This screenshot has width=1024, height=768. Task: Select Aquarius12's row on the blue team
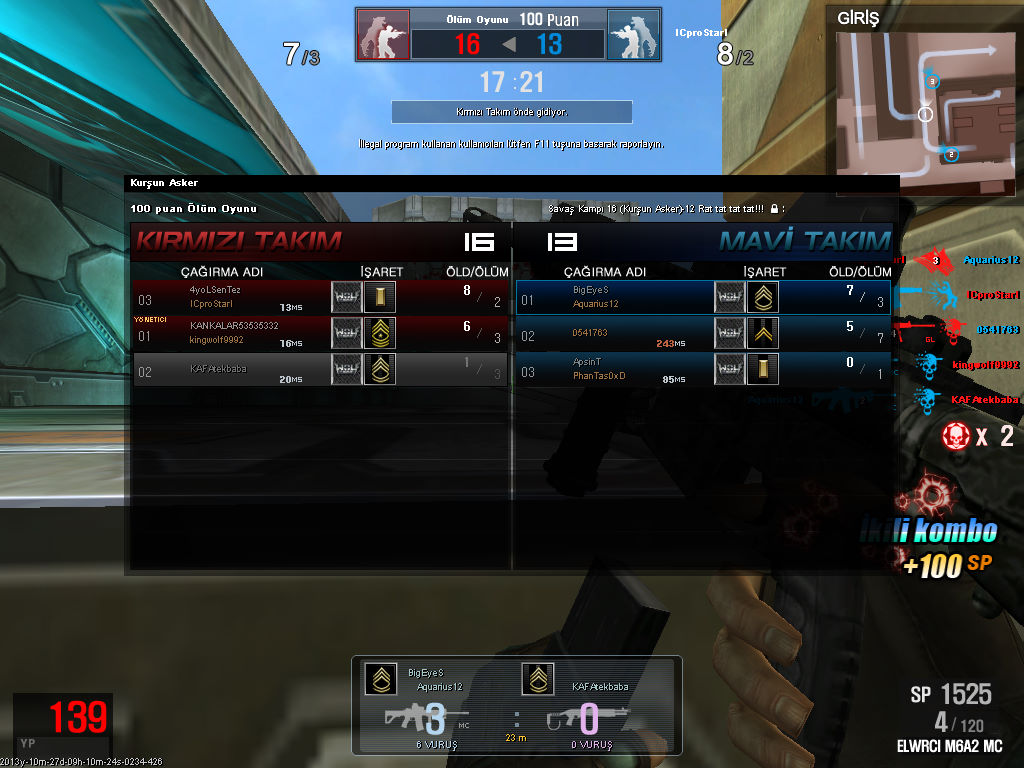(703, 297)
